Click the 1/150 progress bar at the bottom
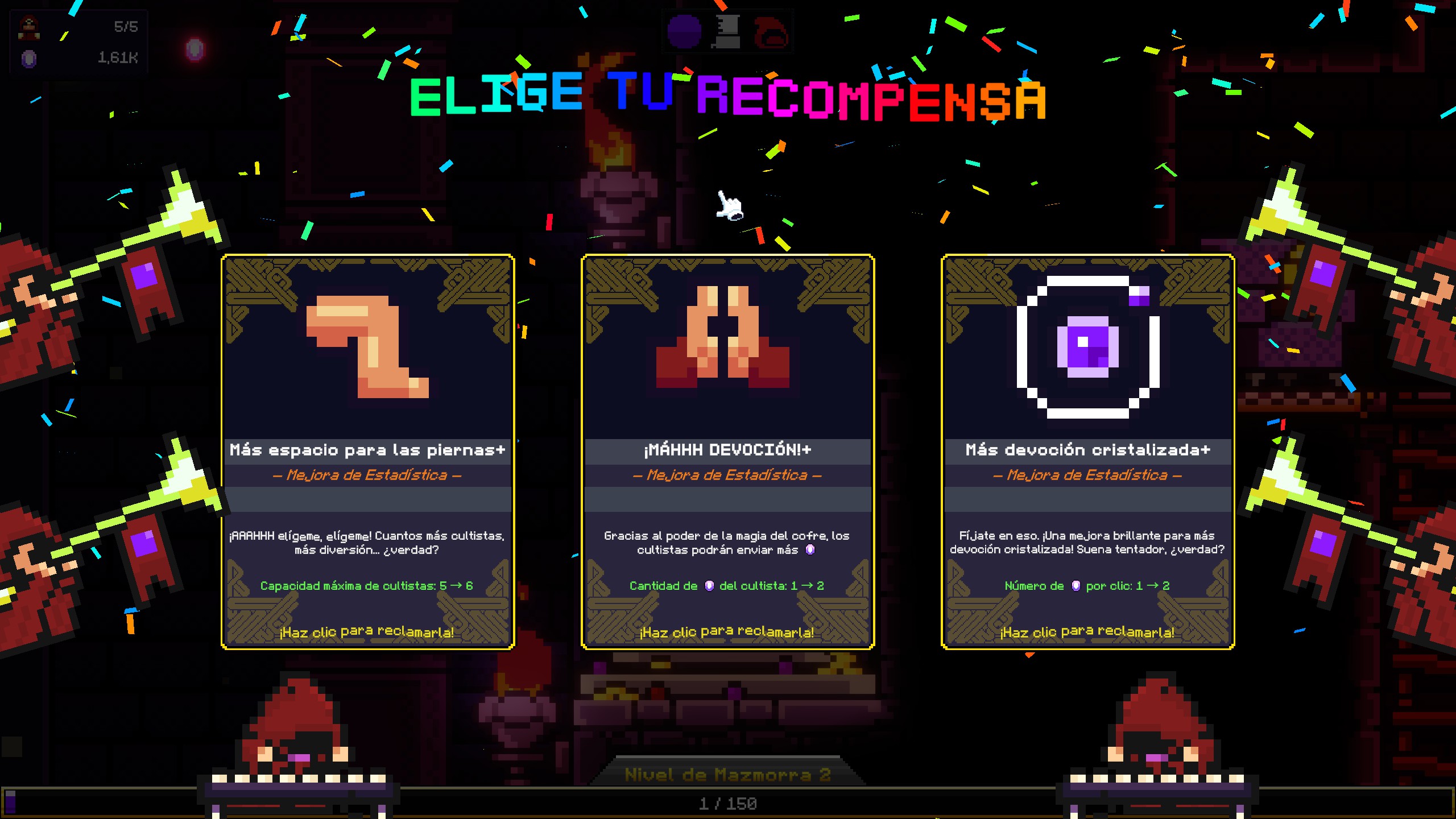 728,804
